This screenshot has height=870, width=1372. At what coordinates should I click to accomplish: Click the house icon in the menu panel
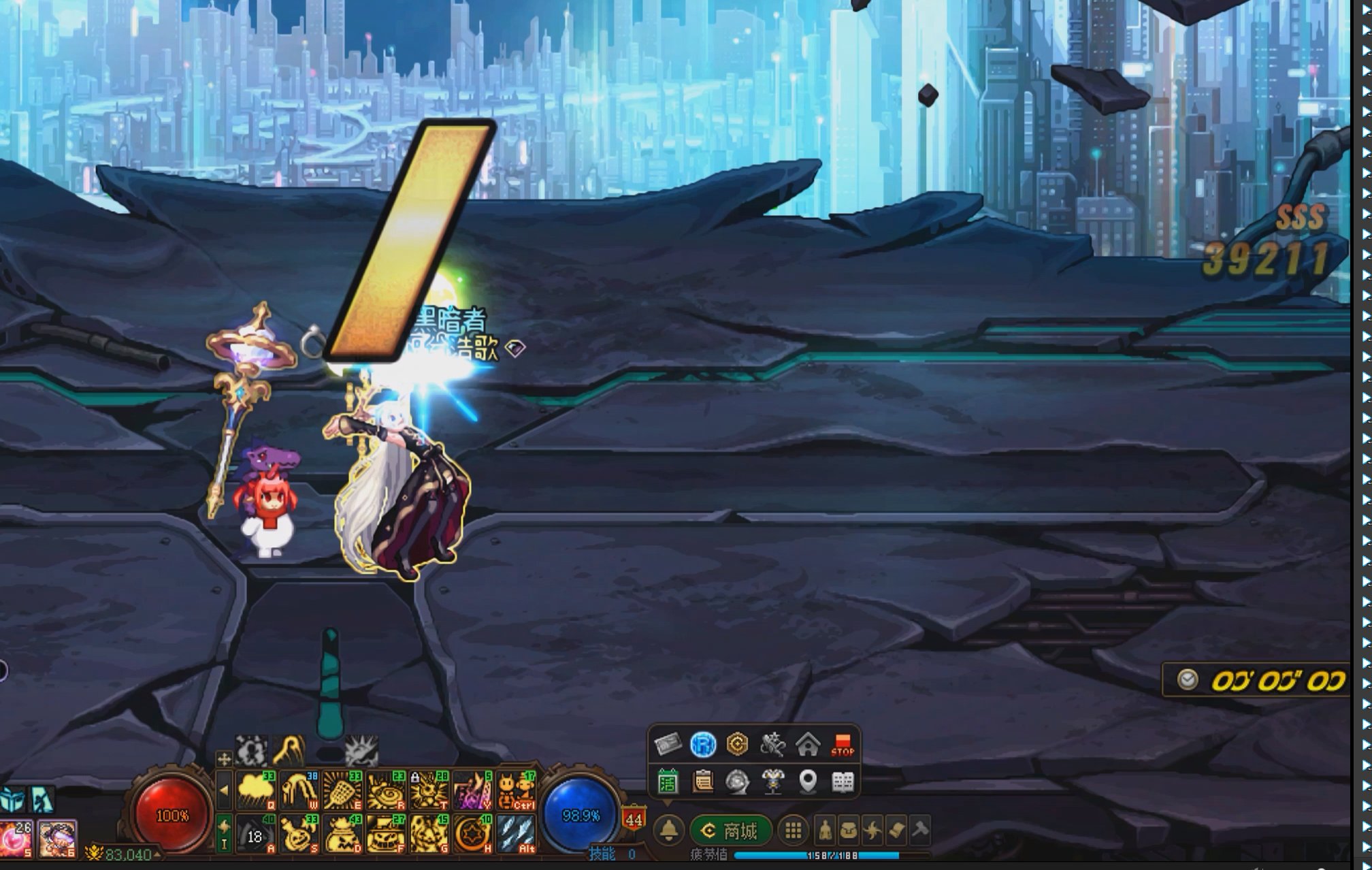(x=807, y=745)
